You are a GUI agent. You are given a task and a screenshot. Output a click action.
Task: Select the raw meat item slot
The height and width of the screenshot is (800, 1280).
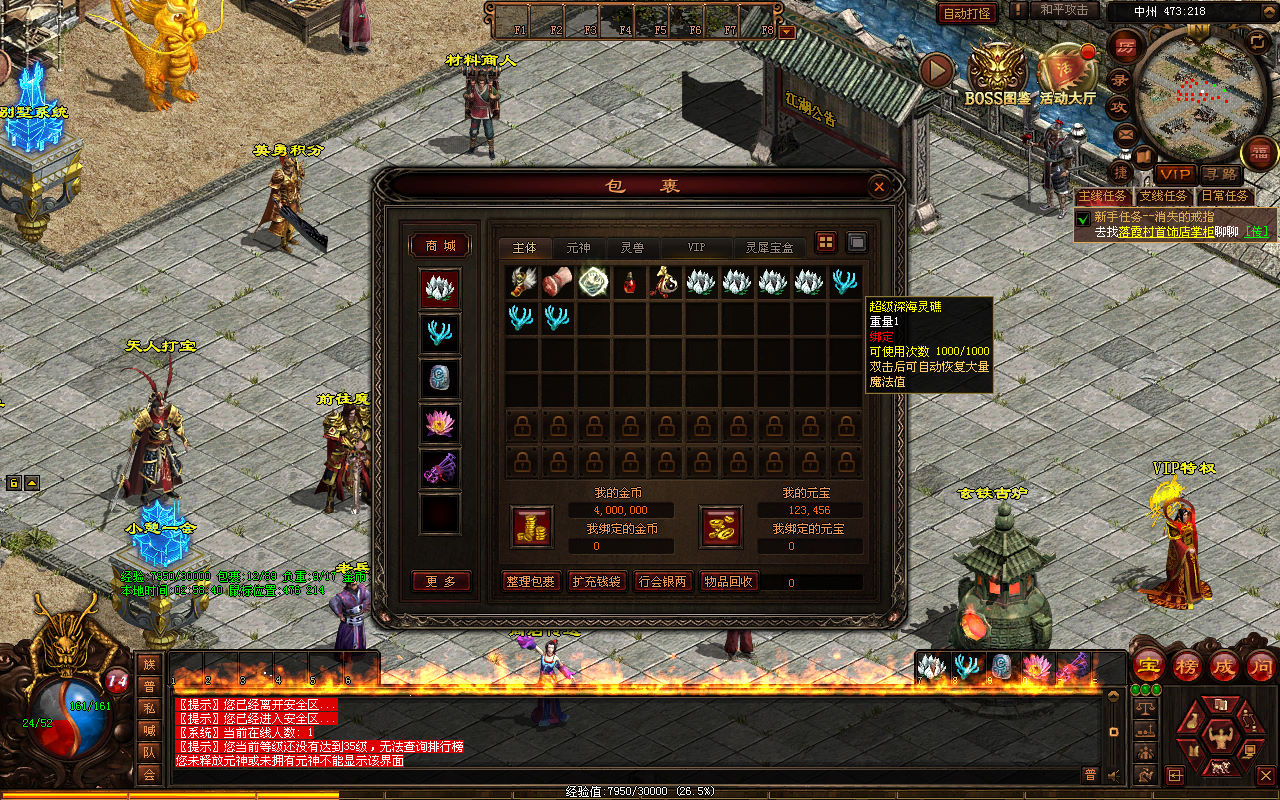tap(558, 283)
